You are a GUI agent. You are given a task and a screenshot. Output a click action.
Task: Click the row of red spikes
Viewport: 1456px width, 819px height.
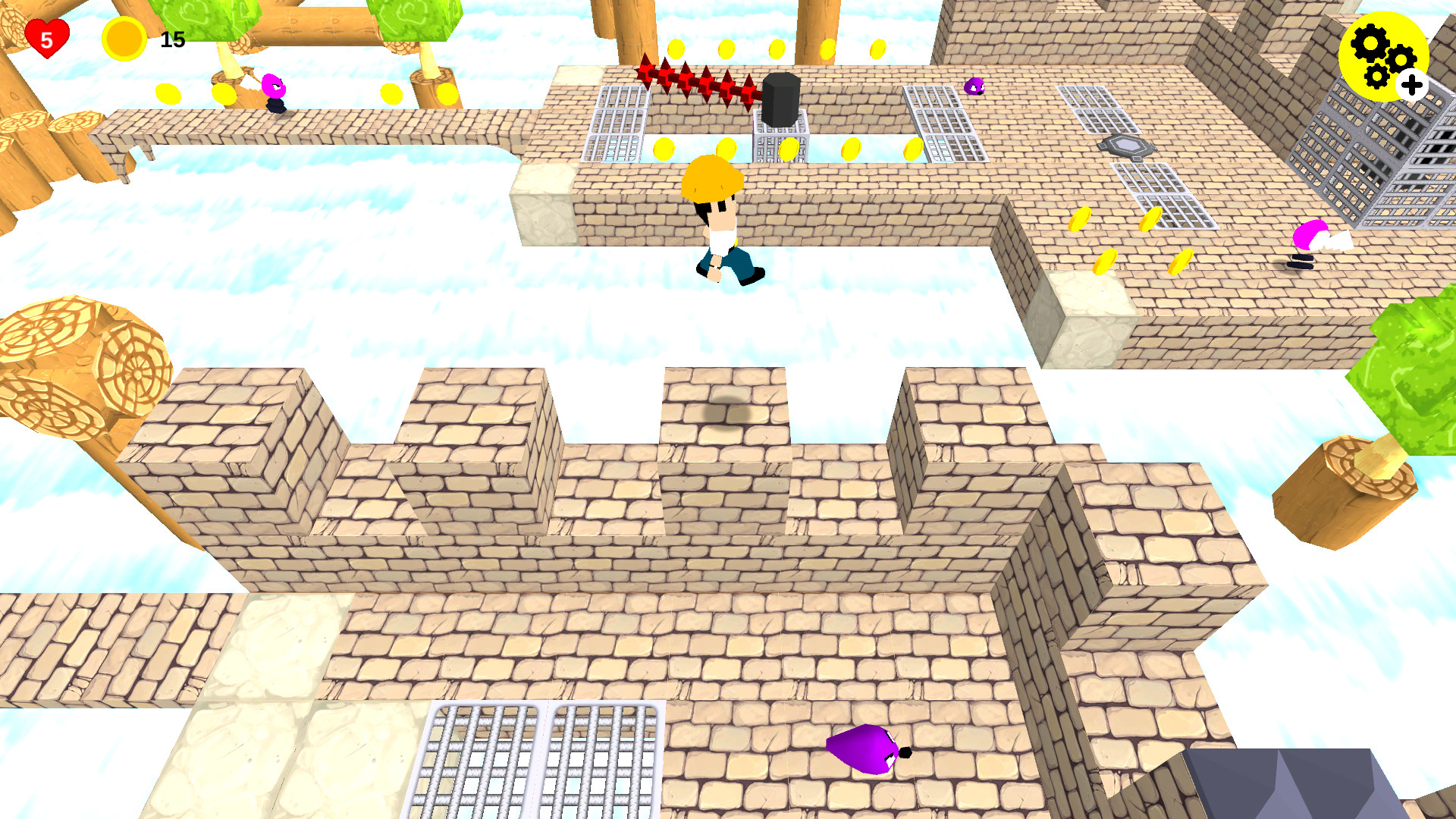point(694,82)
